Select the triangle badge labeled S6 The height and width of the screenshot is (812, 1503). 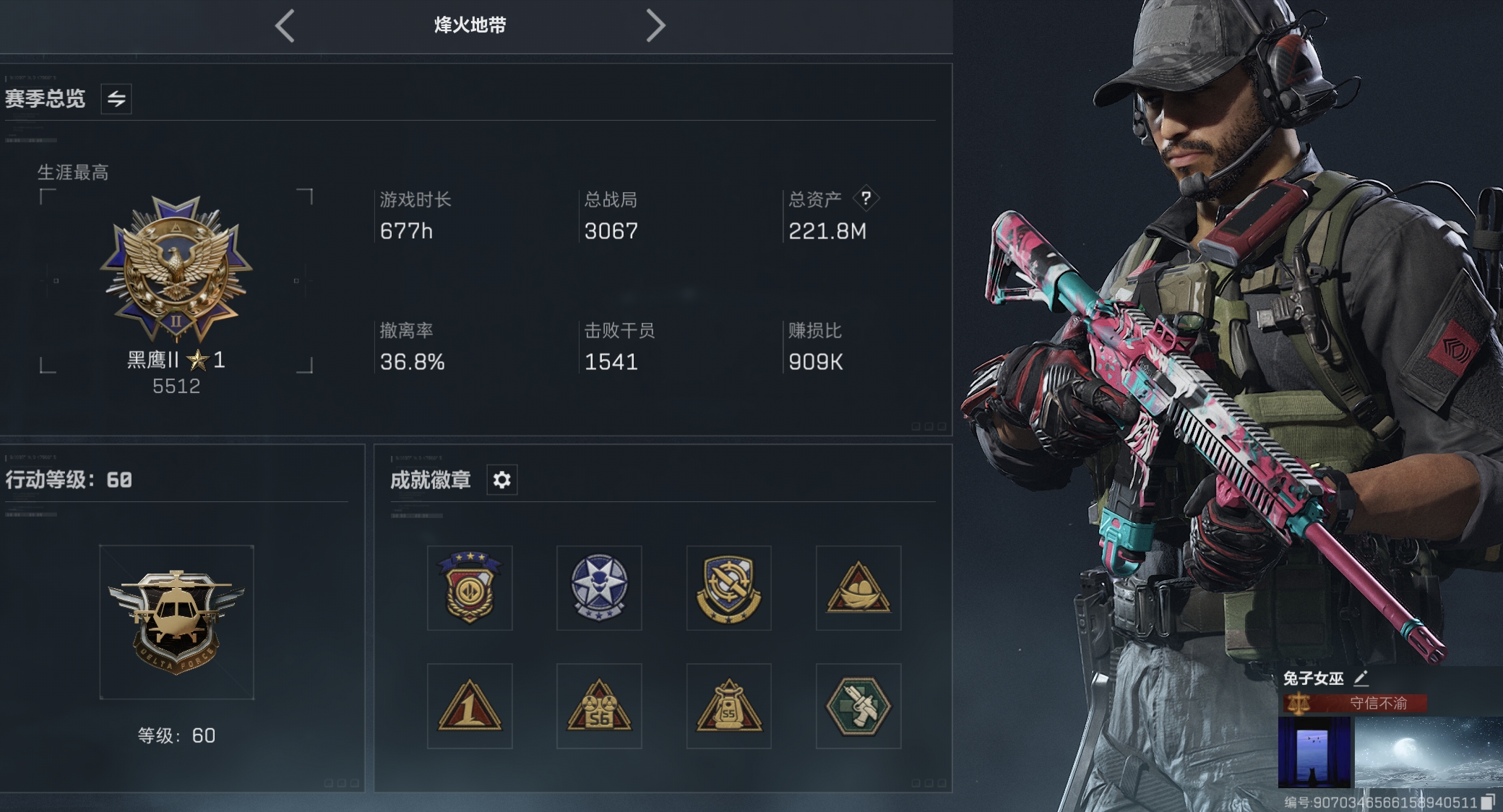pyautogui.click(x=599, y=706)
